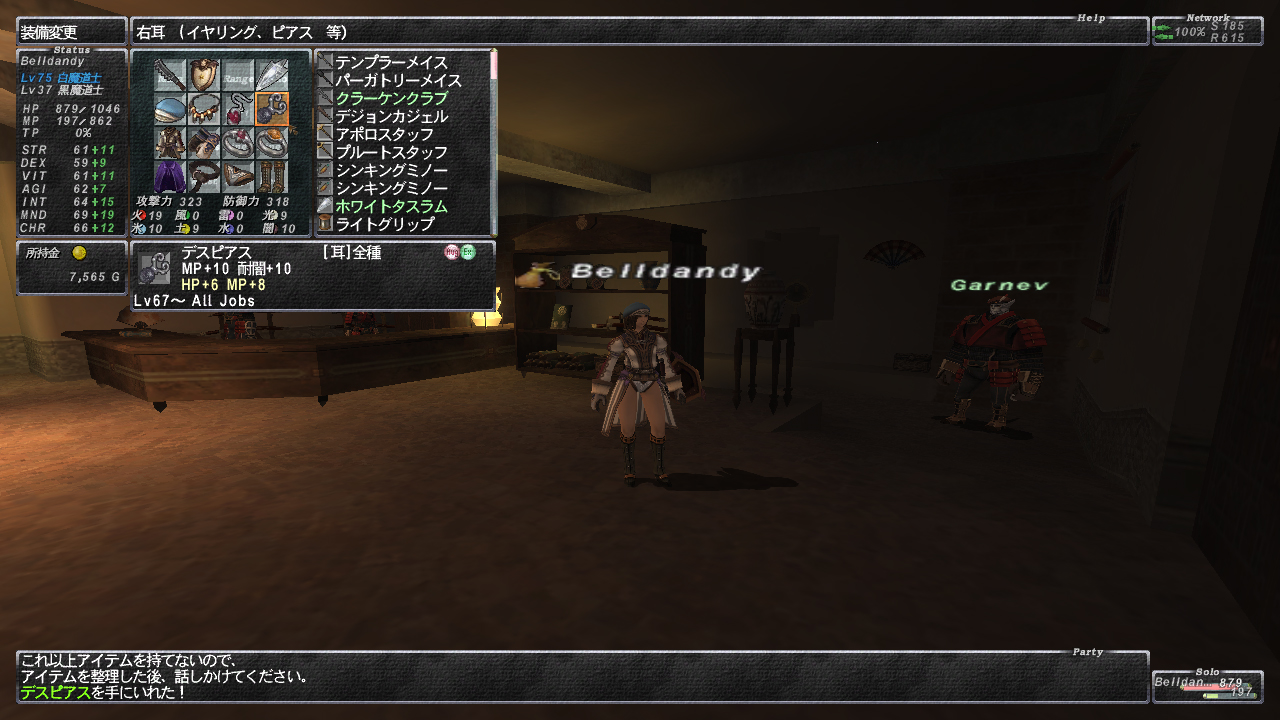Screen dimensions: 1280x720
Task: Choose デジョンカジェル from the item list
Action: click(x=391, y=116)
